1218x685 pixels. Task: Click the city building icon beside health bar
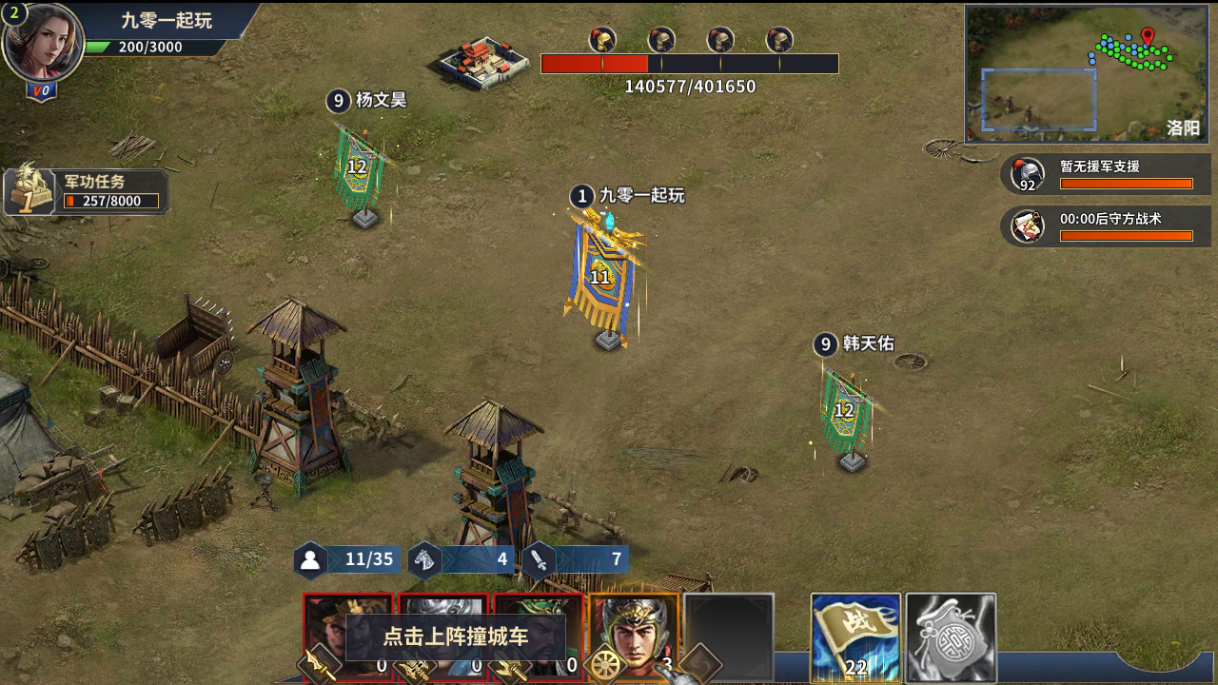(484, 62)
